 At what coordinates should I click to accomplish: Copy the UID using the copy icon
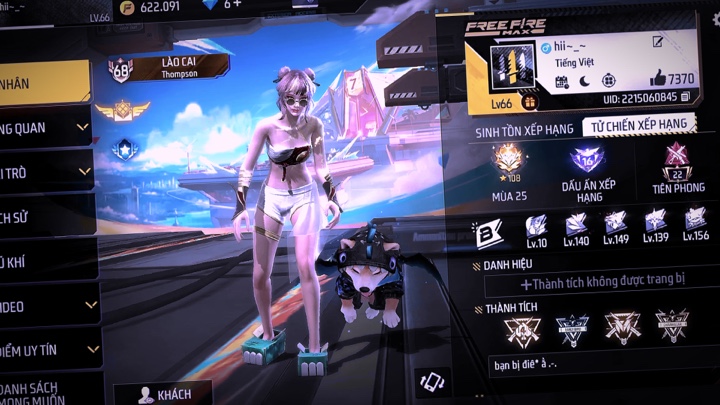[x=686, y=98]
